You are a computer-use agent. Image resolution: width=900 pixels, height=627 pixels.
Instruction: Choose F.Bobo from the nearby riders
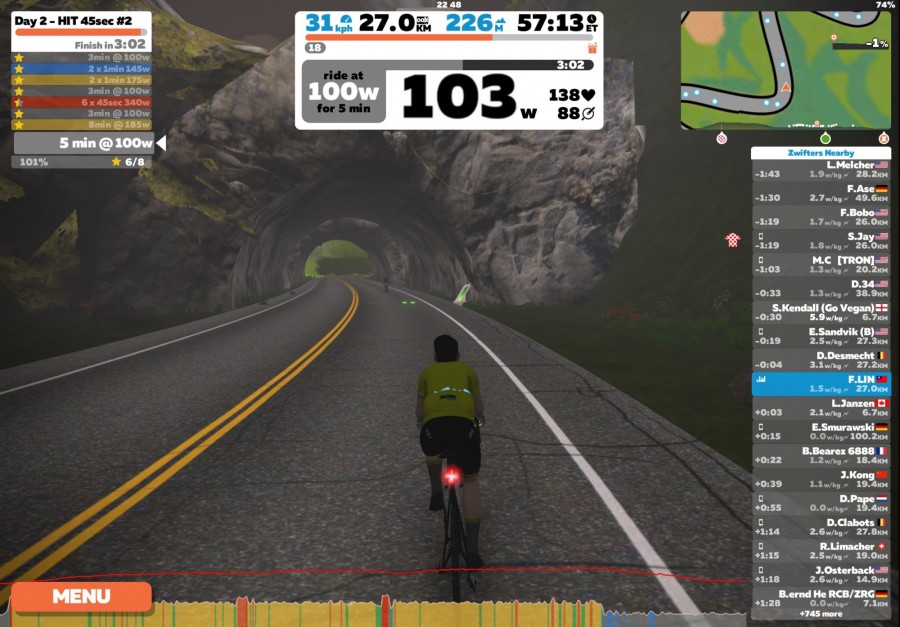pyautogui.click(x=821, y=217)
